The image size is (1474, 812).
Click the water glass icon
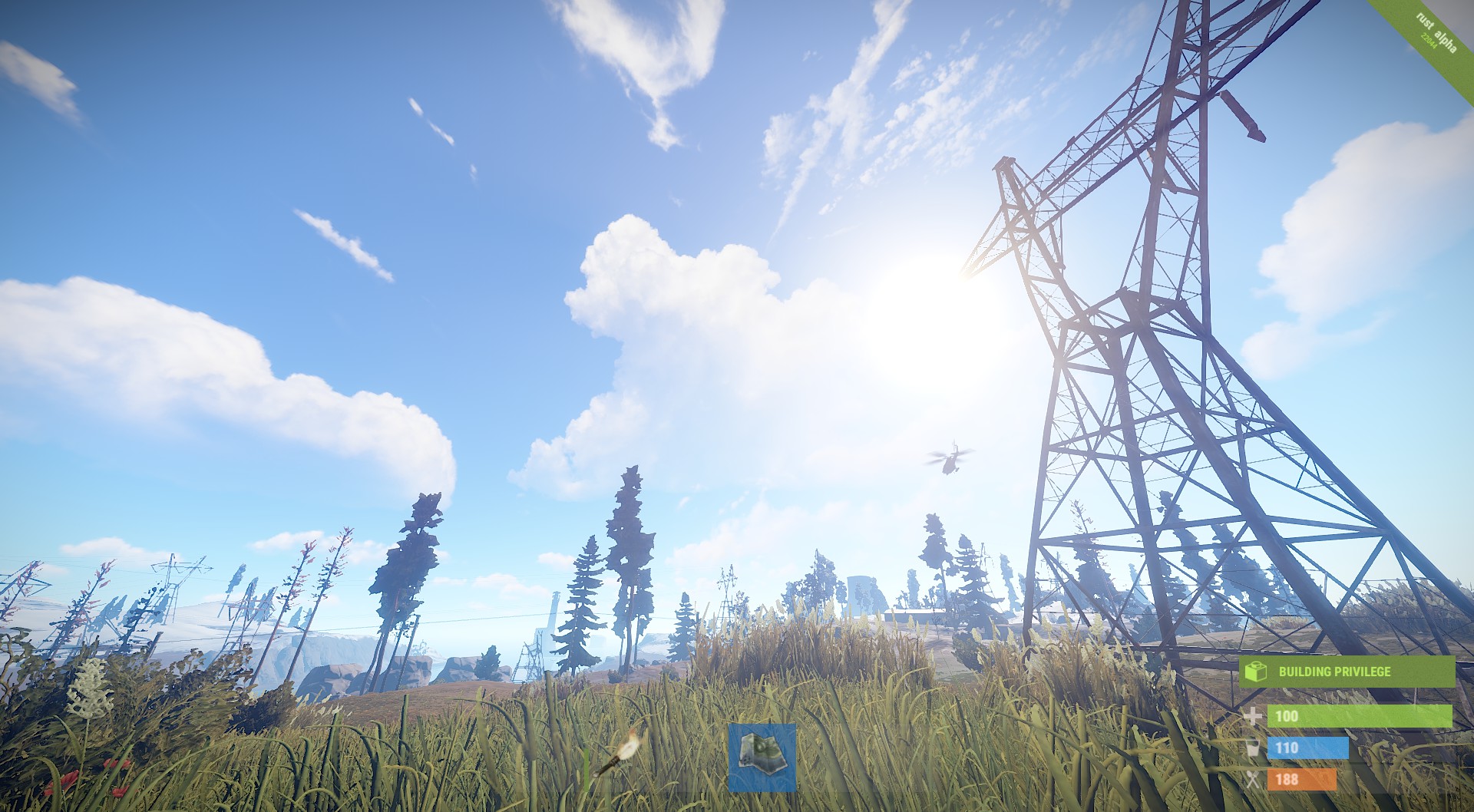point(1251,746)
